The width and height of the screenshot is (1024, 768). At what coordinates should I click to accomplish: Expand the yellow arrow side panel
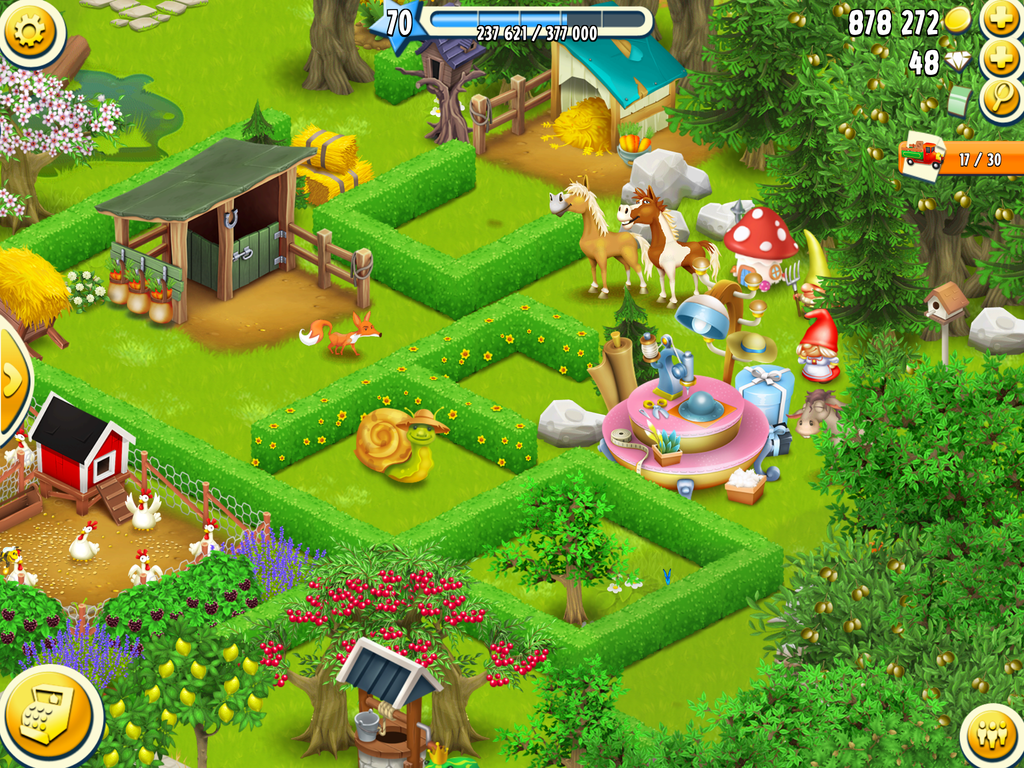click(12, 380)
